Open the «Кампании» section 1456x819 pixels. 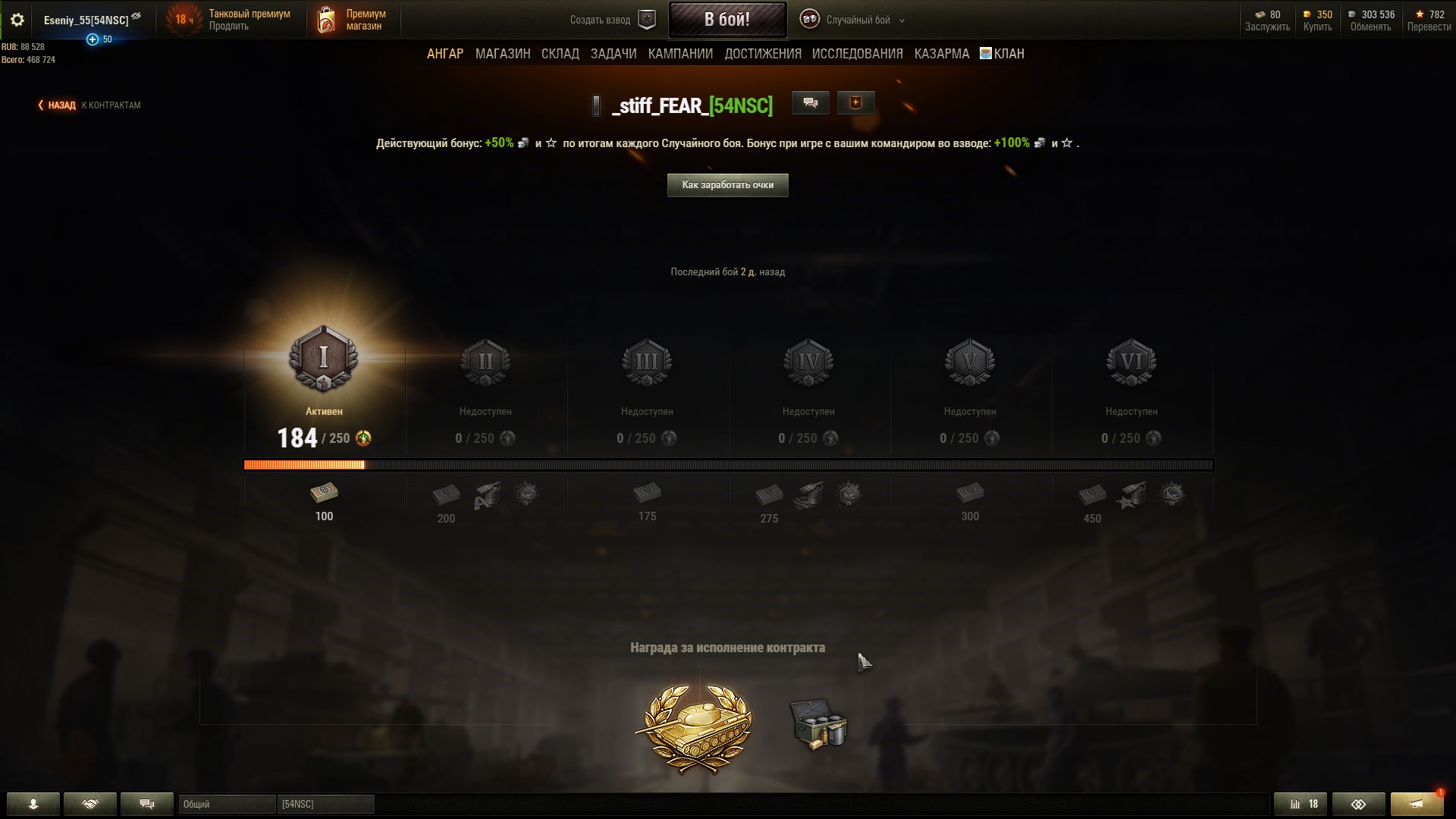point(680,54)
